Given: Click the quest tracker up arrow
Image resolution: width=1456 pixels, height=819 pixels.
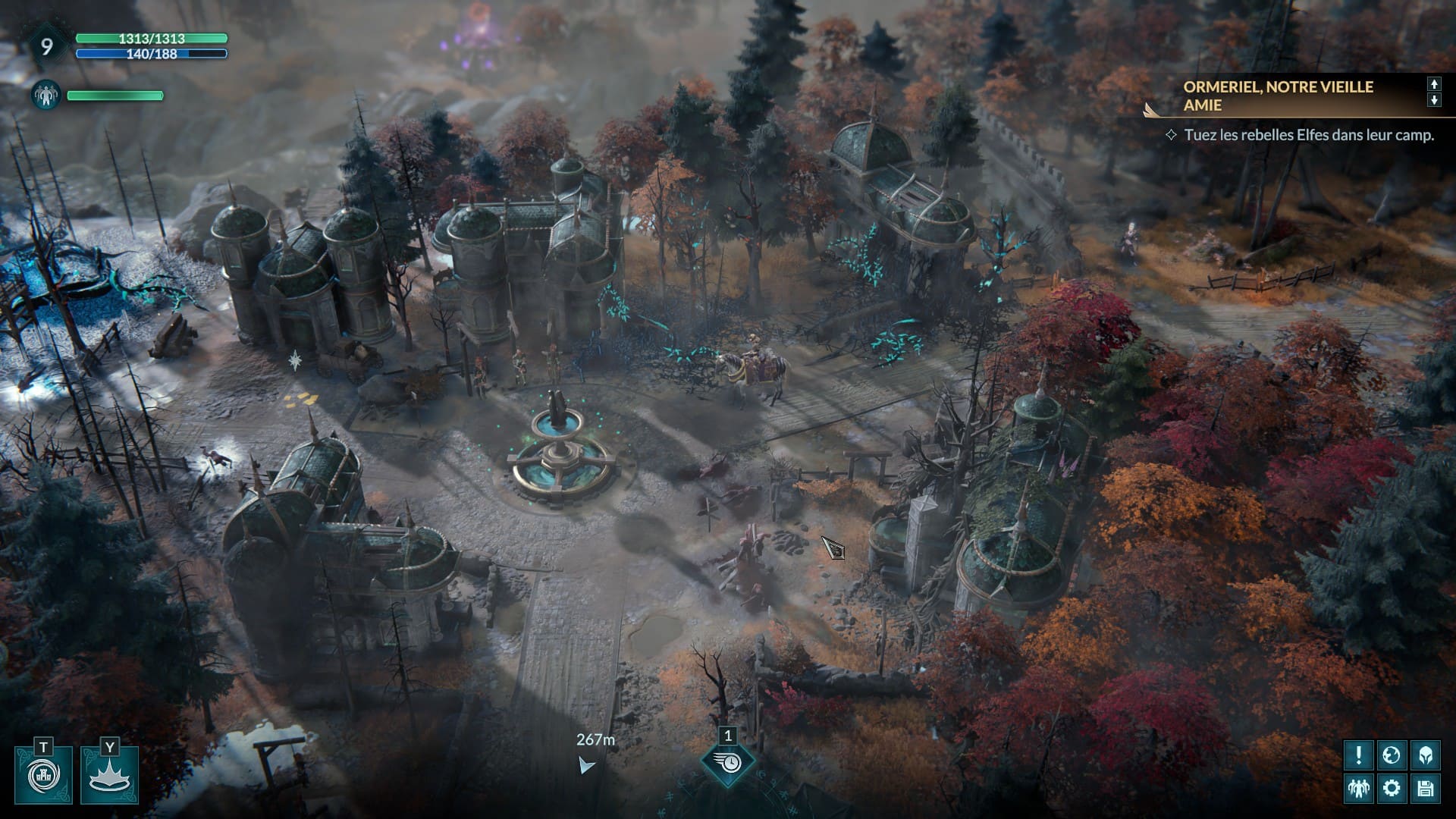Looking at the screenshot, I should [x=1434, y=84].
